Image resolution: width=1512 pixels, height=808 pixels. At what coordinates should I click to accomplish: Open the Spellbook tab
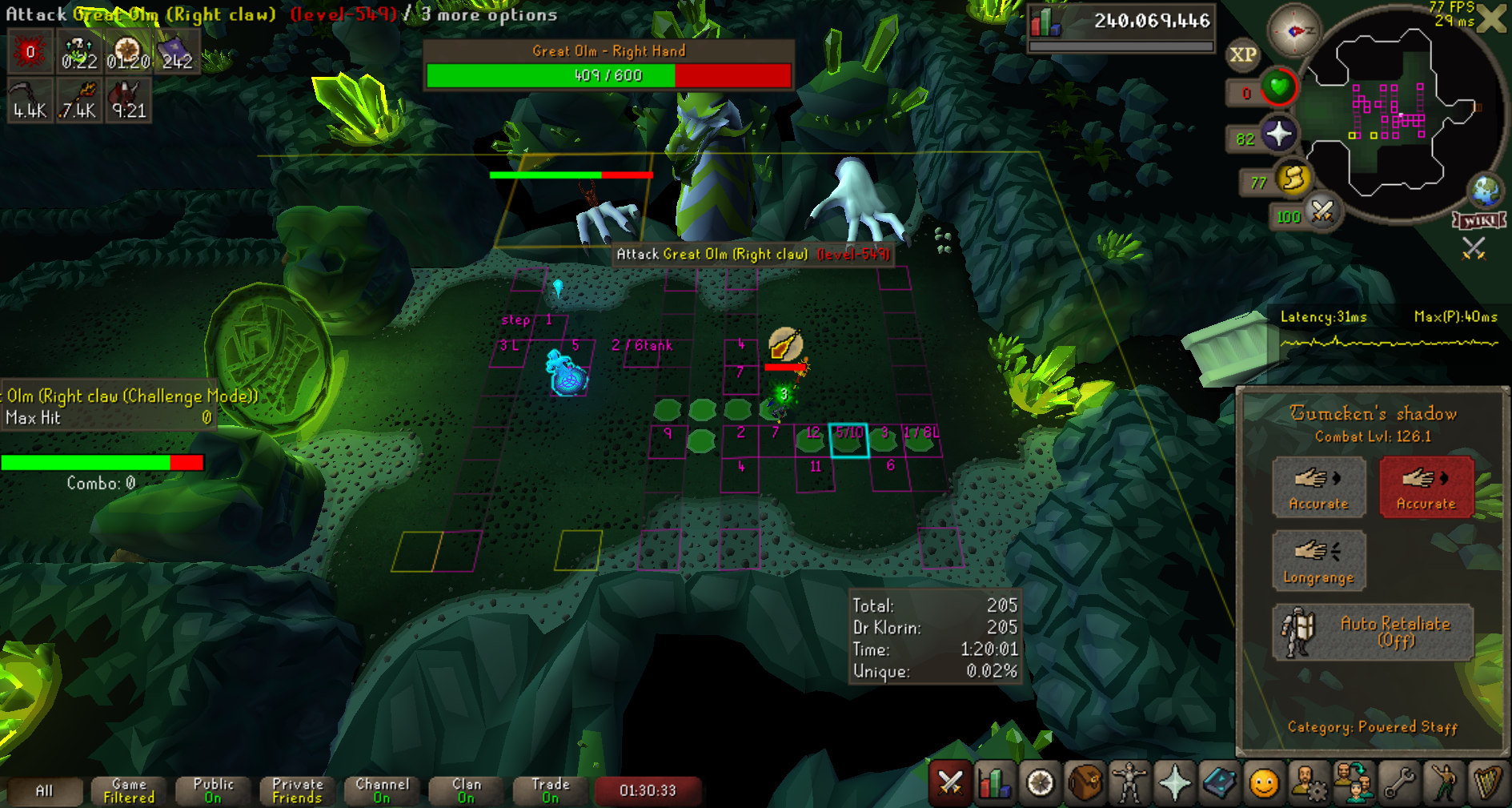pos(1219,782)
